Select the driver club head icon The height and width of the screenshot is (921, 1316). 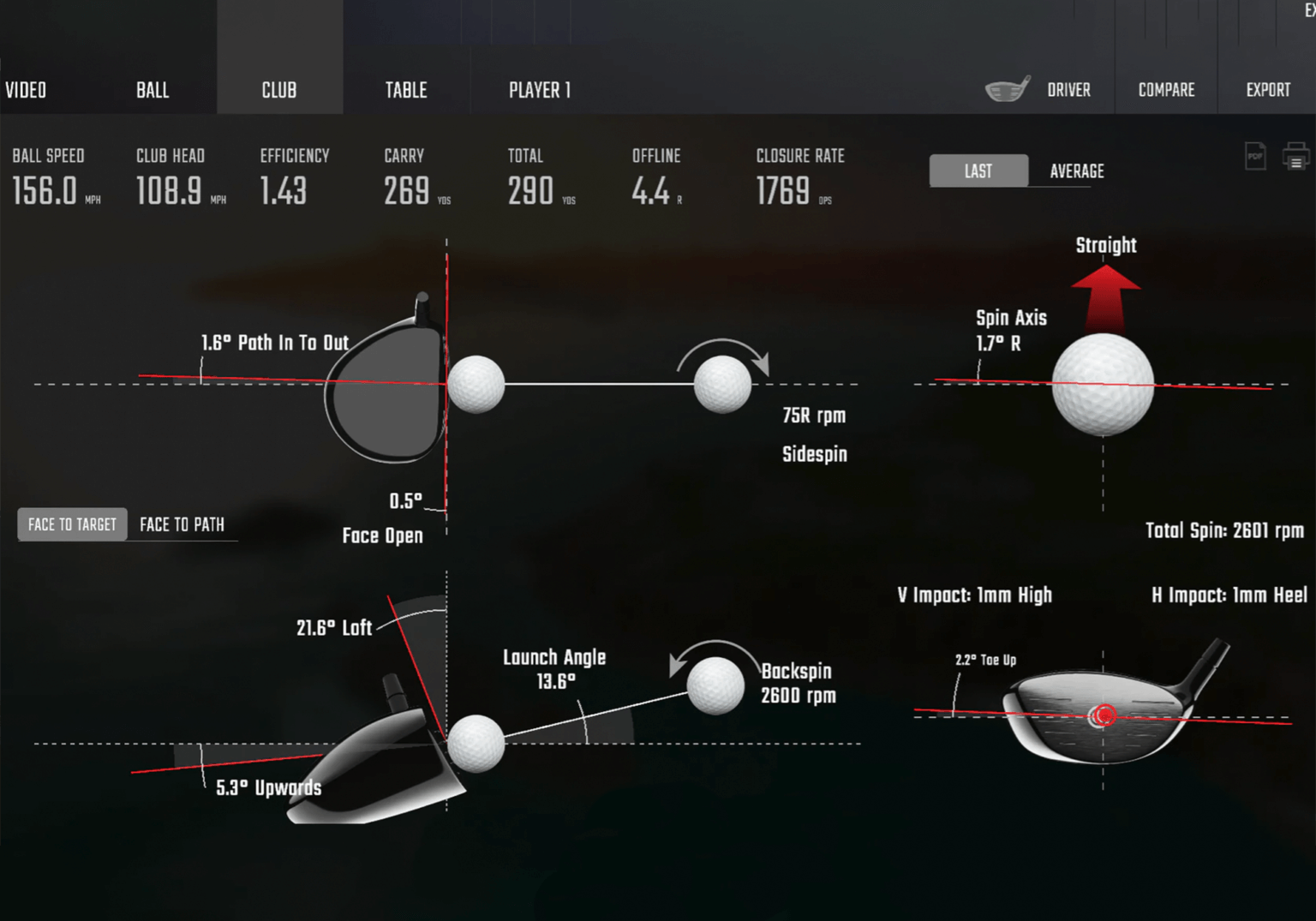pos(1008,88)
